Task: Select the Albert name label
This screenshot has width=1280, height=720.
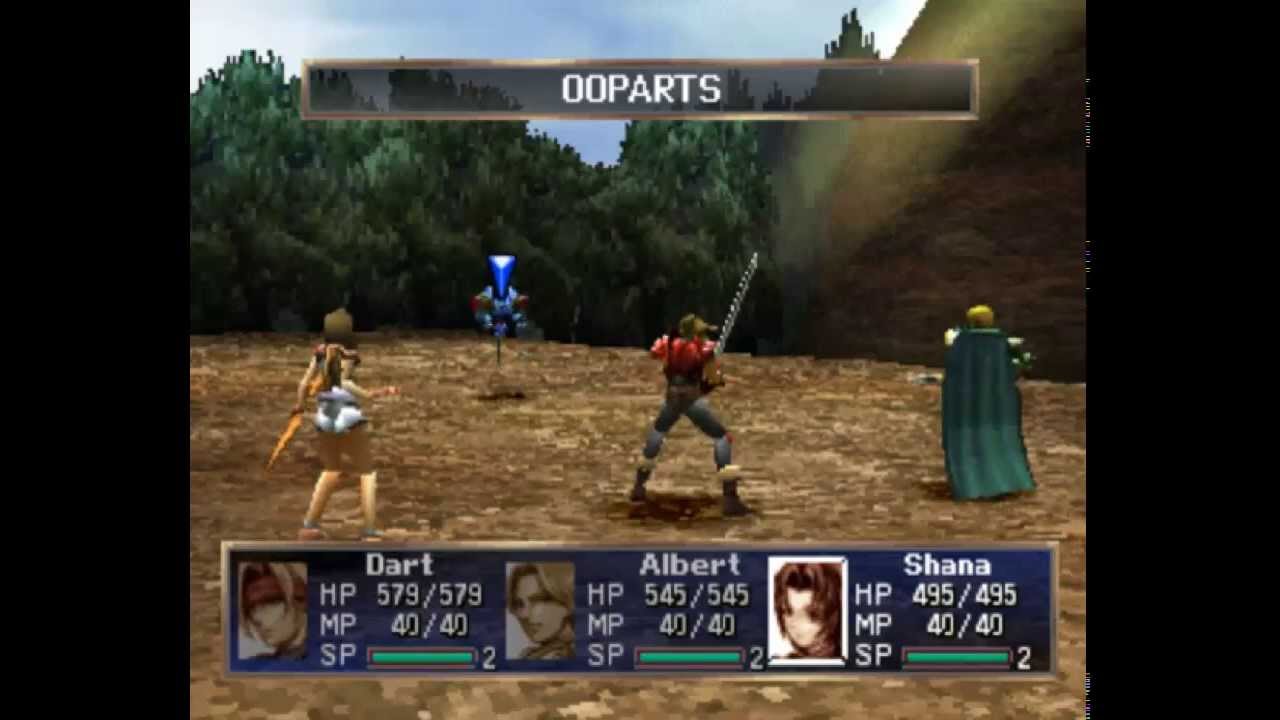Action: tap(690, 565)
